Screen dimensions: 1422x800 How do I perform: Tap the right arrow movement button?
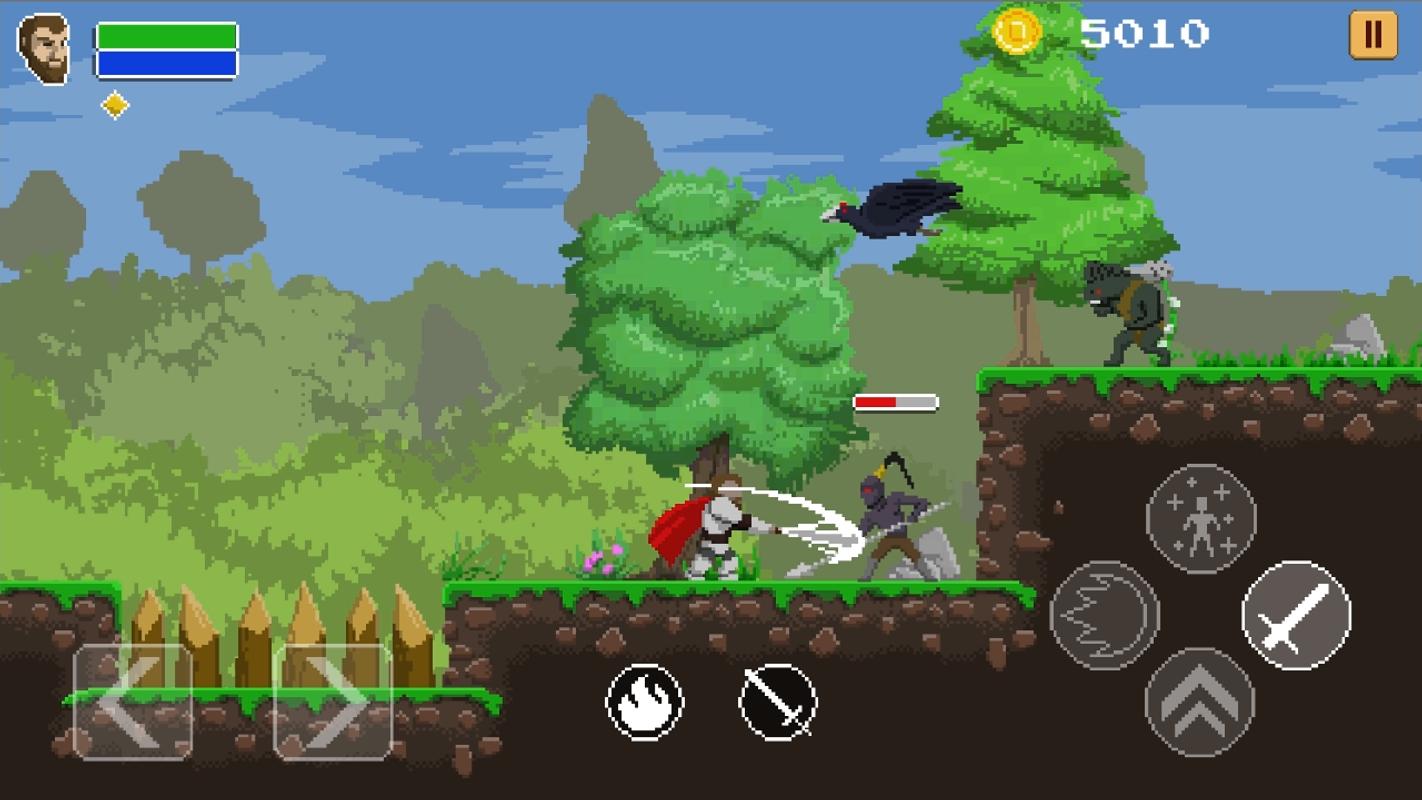point(333,702)
